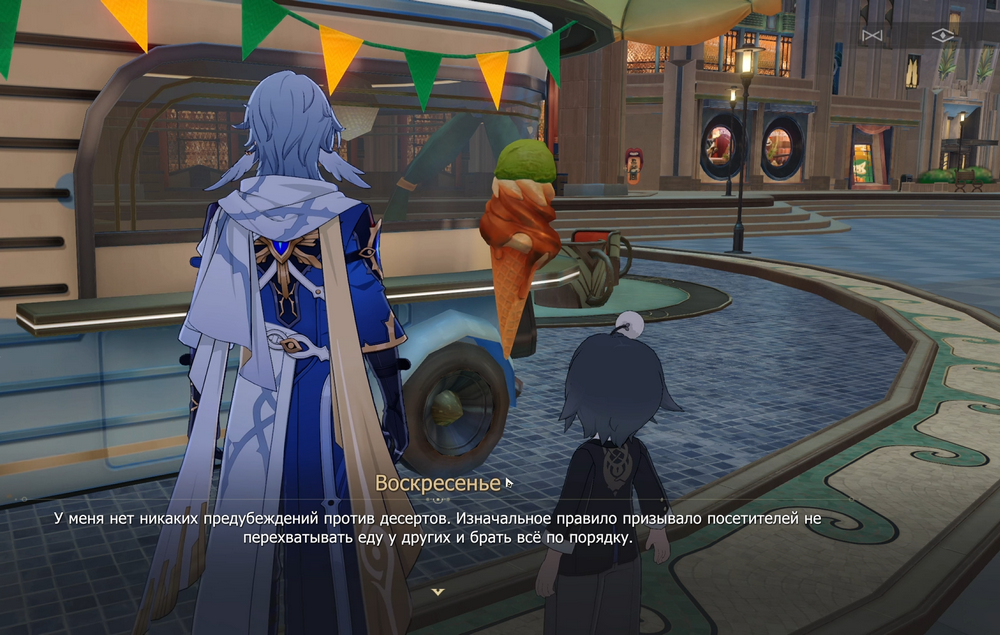Screen dimensions: 1000x635
Task: Toggle dialogue auto-play with the bowtie icon
Action: pos(872,35)
